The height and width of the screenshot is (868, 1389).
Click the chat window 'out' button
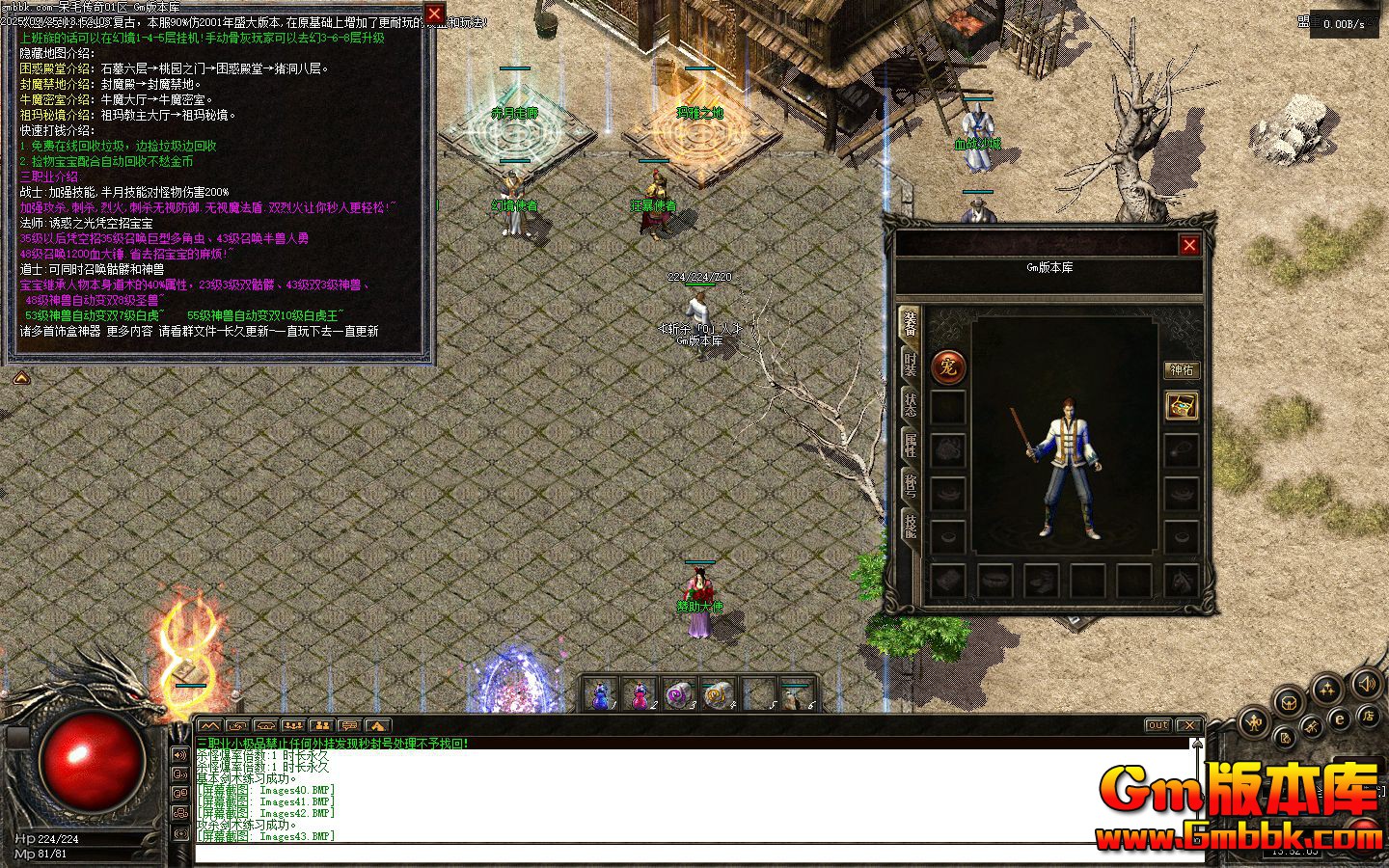click(1157, 725)
